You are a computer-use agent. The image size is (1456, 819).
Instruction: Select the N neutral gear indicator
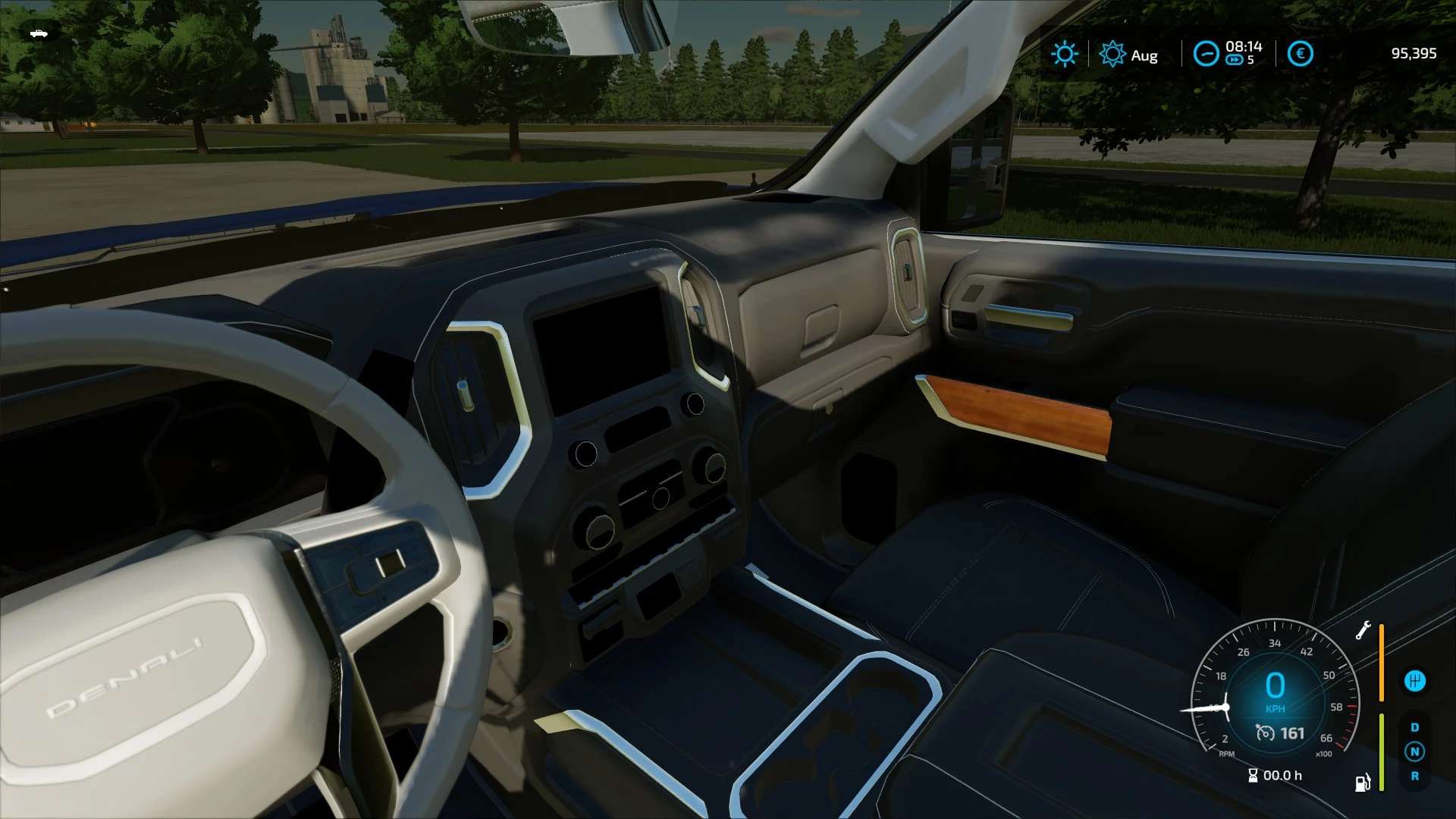[x=1414, y=752]
